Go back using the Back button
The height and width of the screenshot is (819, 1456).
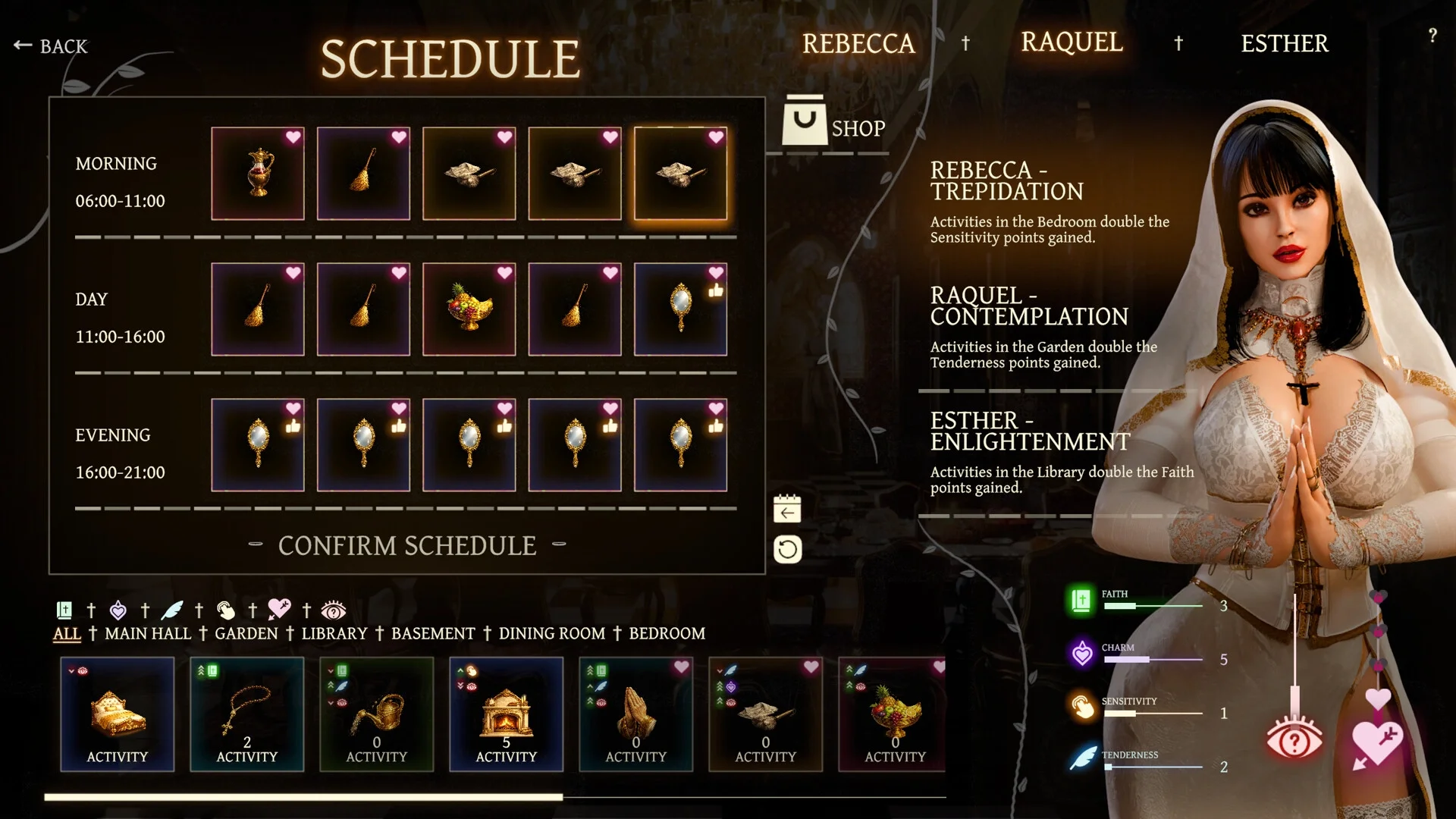[51, 46]
